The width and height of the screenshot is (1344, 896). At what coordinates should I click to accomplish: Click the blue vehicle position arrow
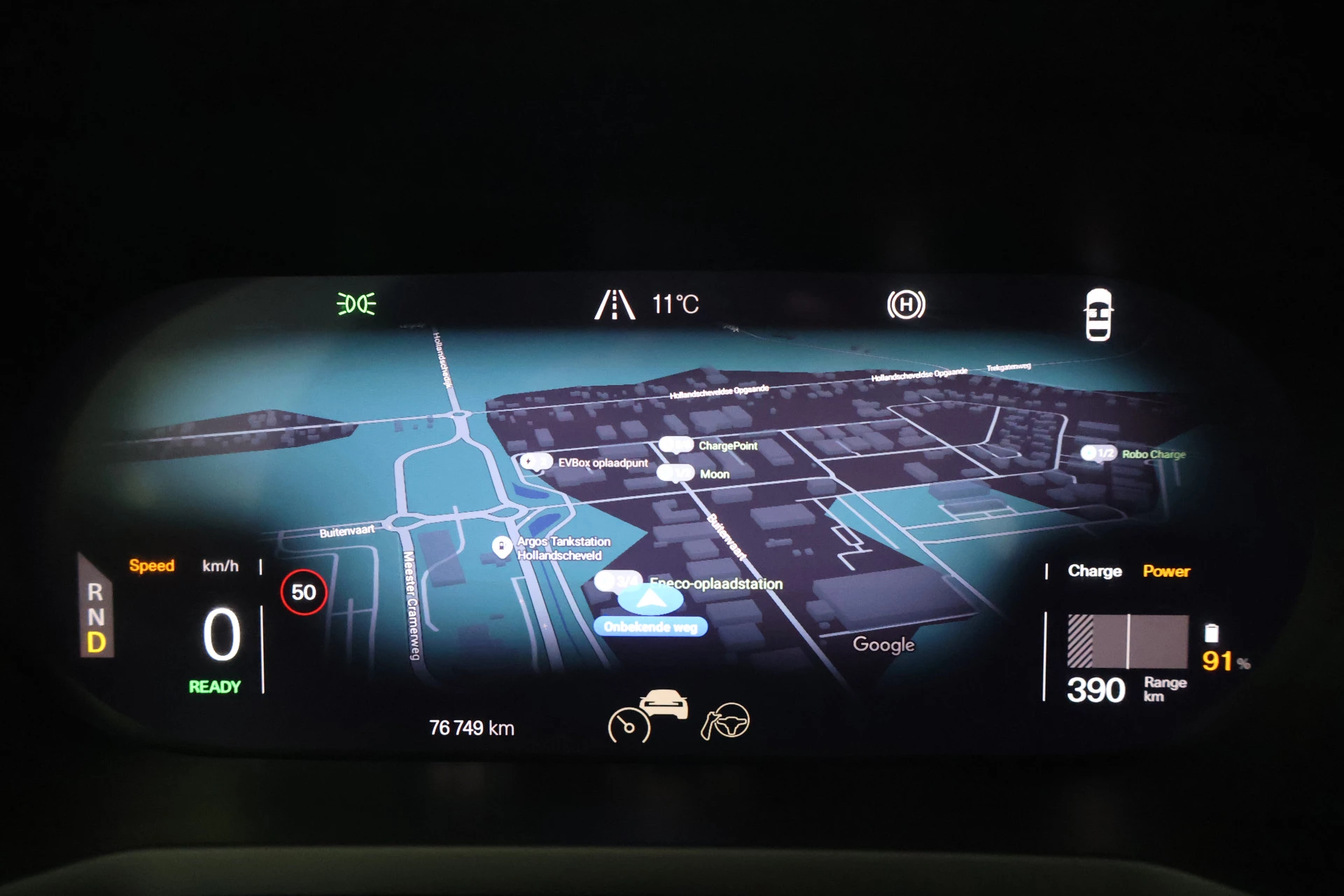tap(651, 598)
